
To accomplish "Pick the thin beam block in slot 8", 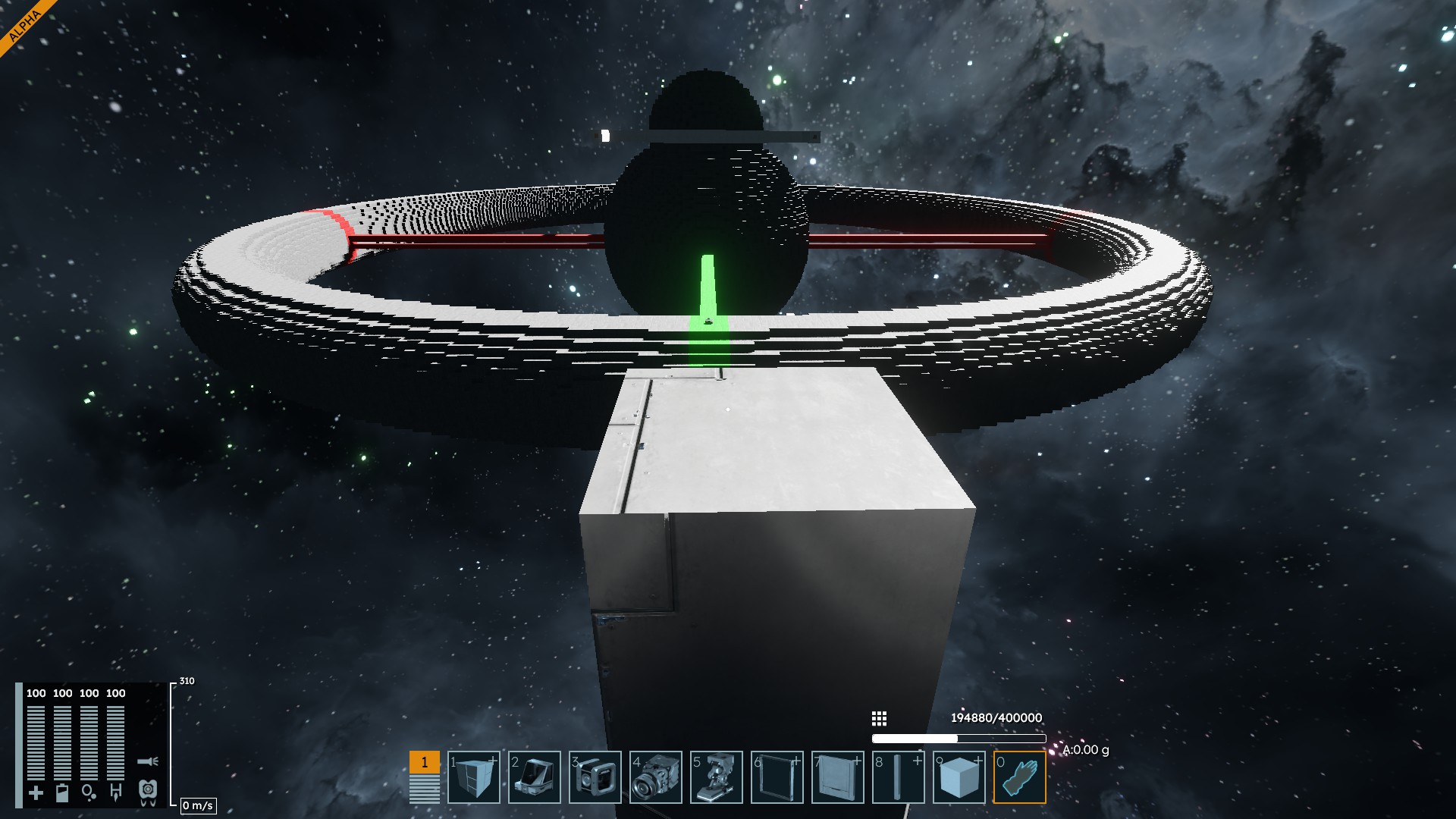I will coord(899,777).
